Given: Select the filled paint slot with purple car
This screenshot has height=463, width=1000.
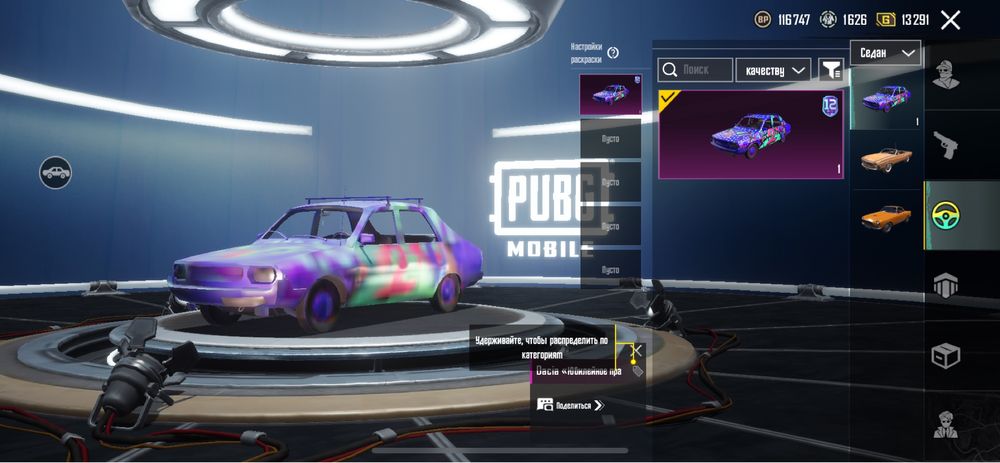Looking at the screenshot, I should 610,95.
